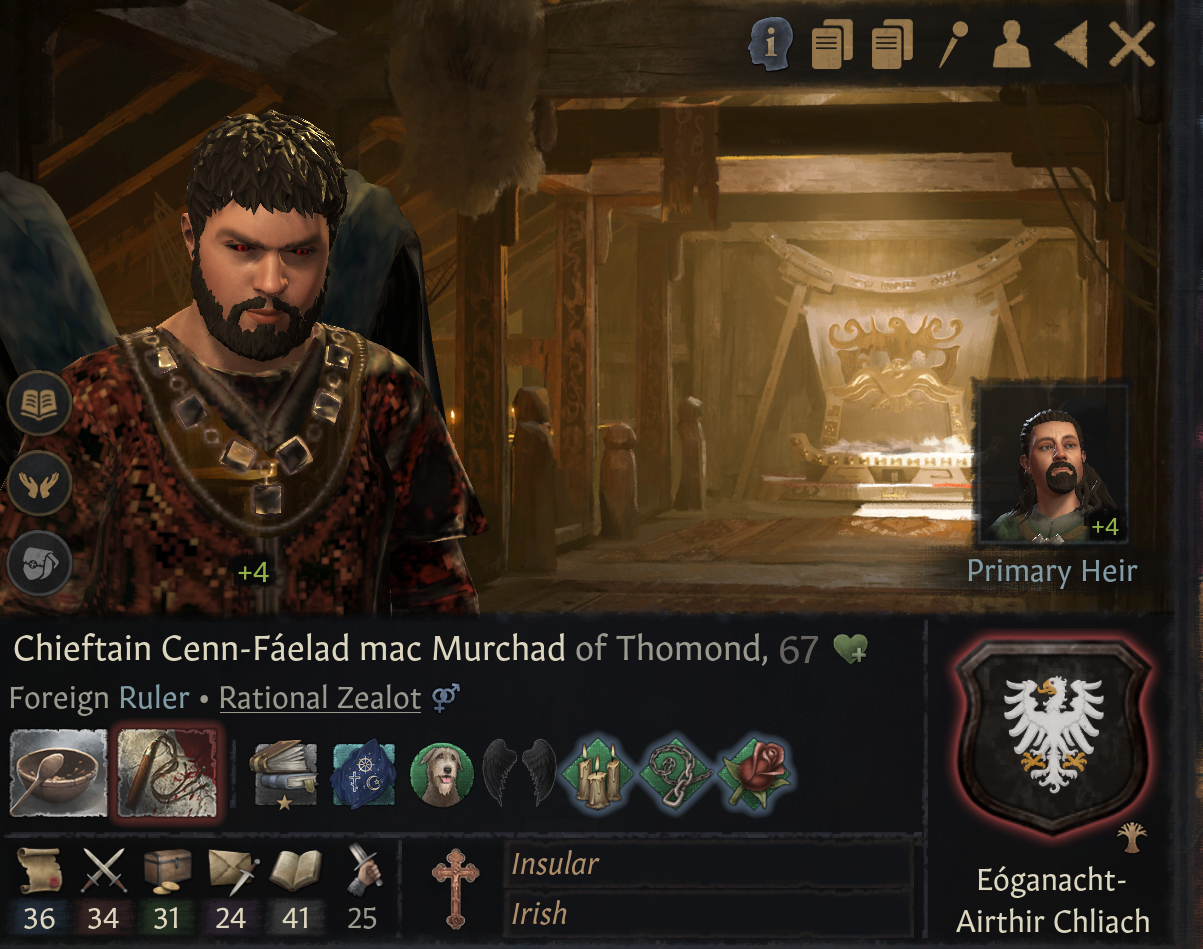Select the black wings trait icon

pyautogui.click(x=519, y=774)
